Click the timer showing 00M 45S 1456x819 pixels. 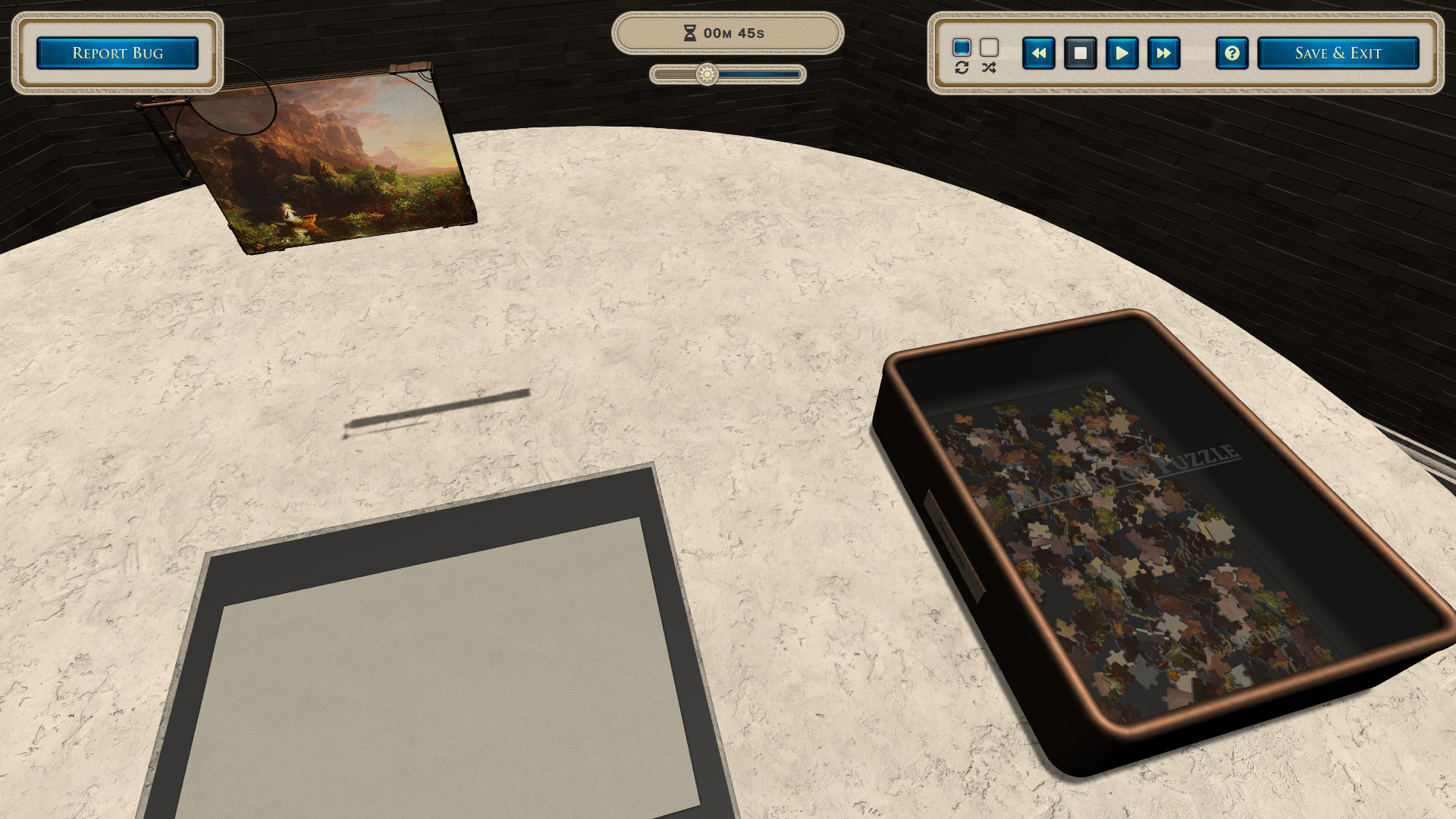[x=730, y=33]
